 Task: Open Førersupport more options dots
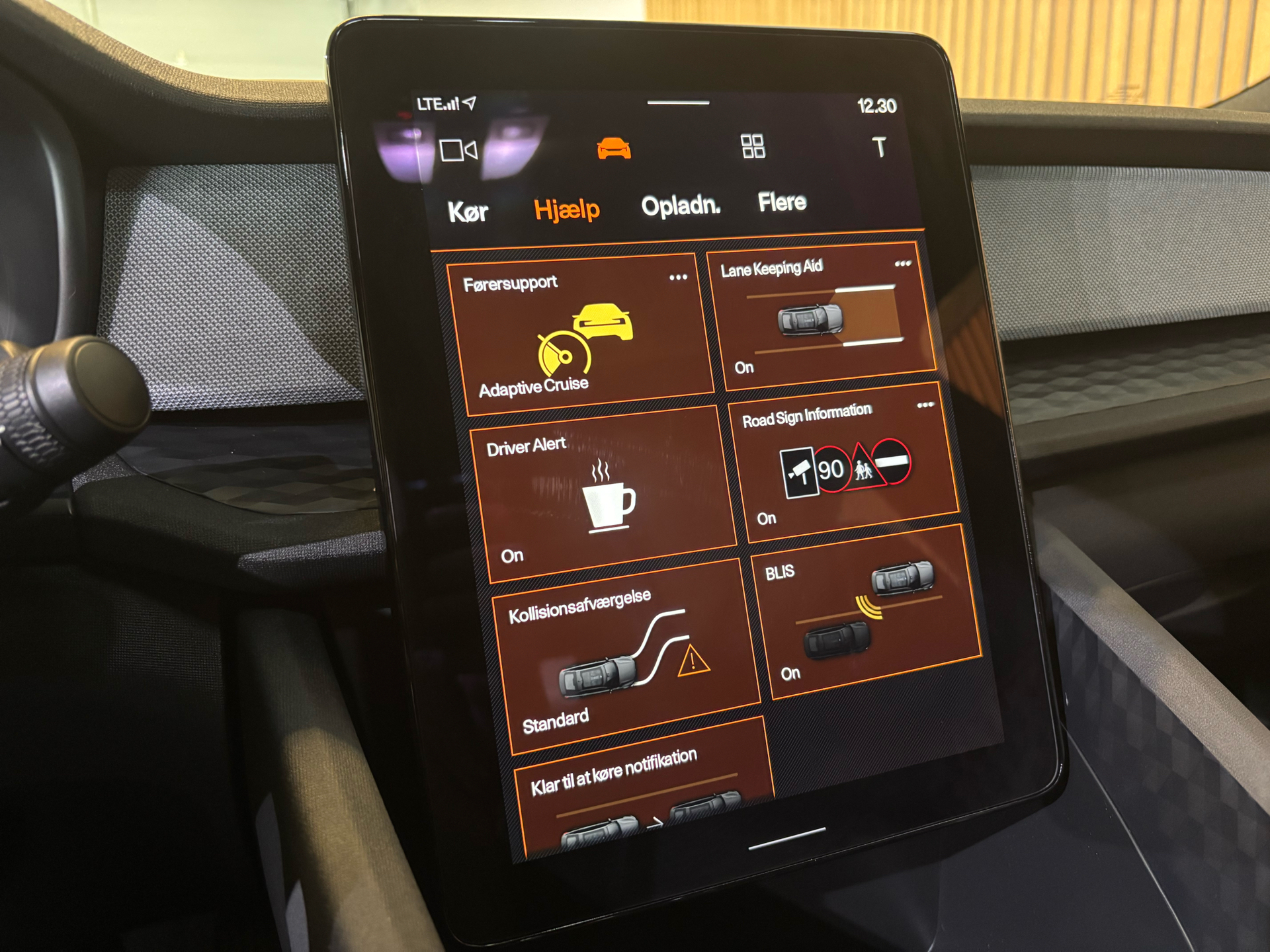678,278
